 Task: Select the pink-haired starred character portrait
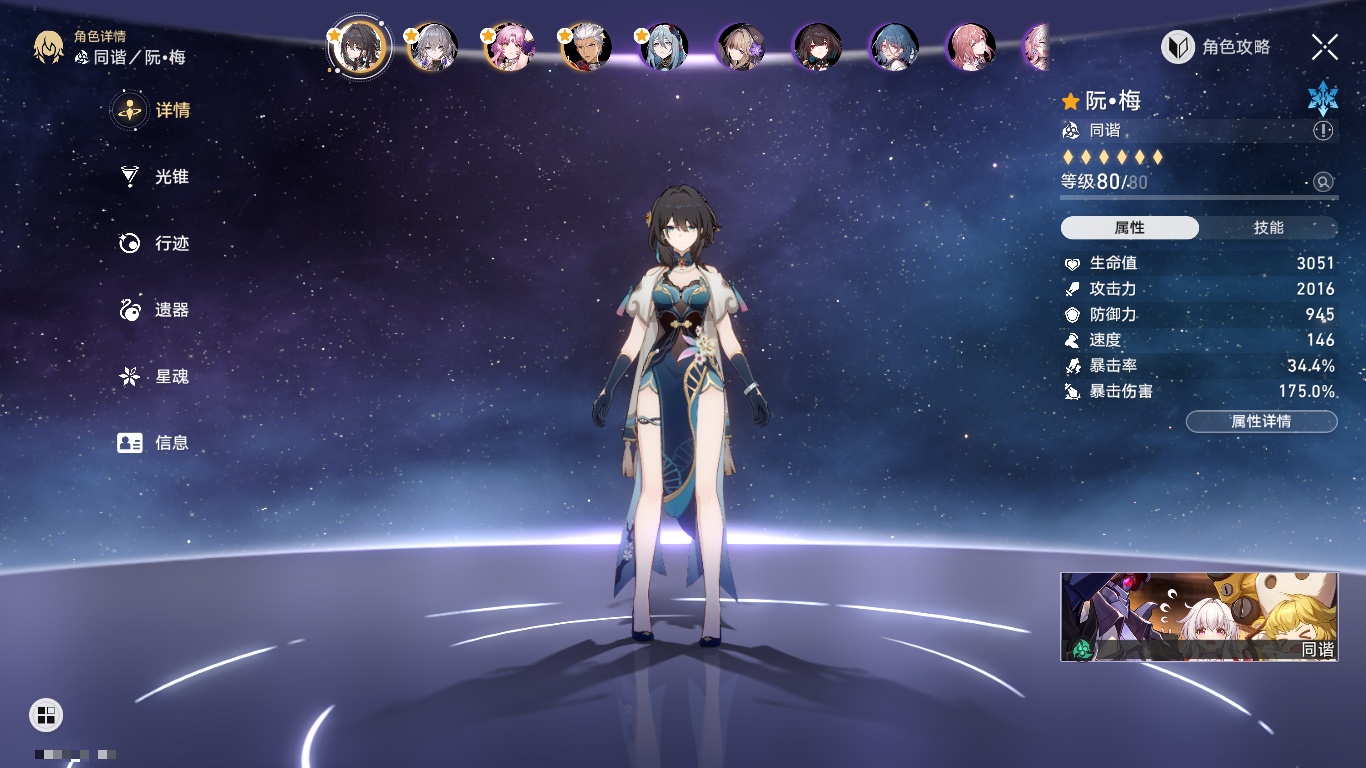coord(510,47)
